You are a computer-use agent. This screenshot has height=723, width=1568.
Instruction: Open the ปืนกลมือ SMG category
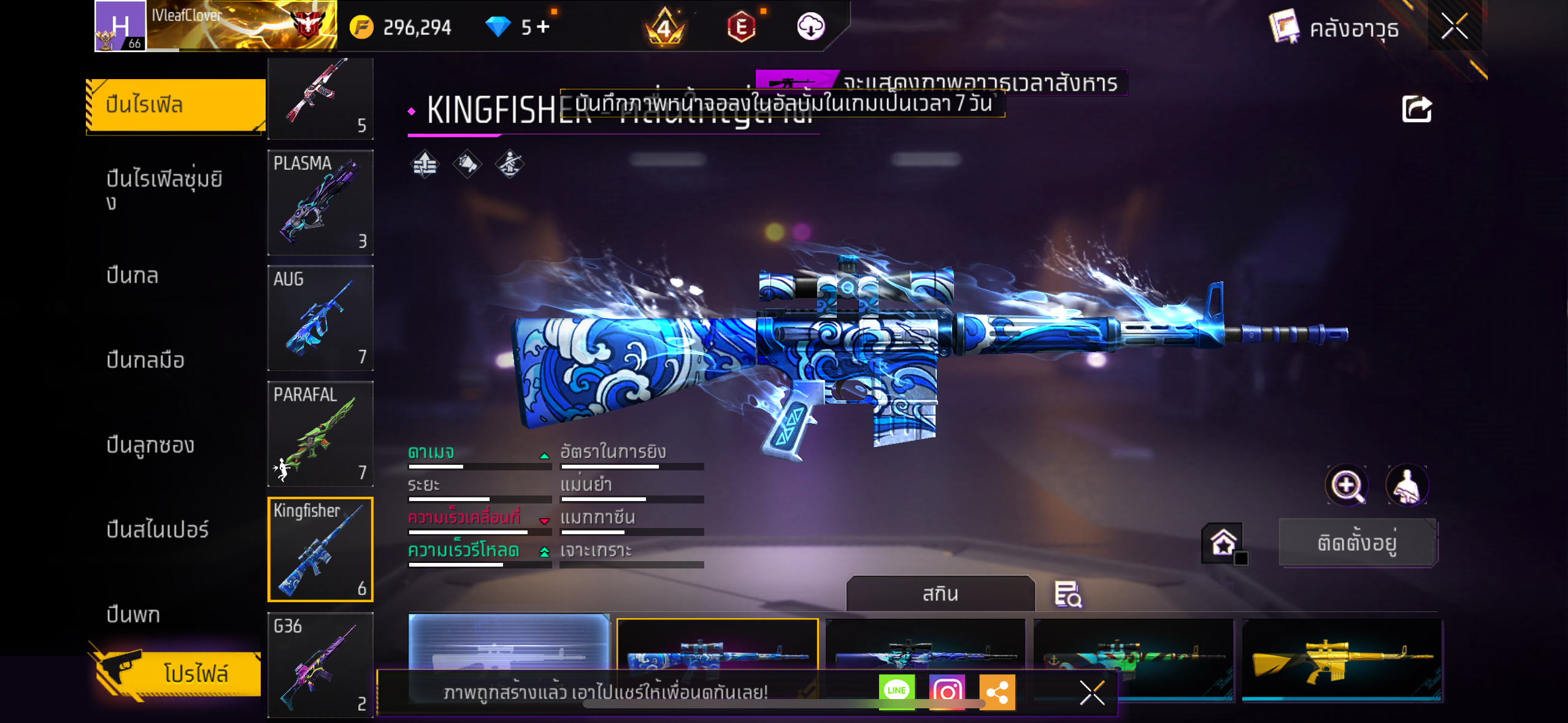click(145, 360)
